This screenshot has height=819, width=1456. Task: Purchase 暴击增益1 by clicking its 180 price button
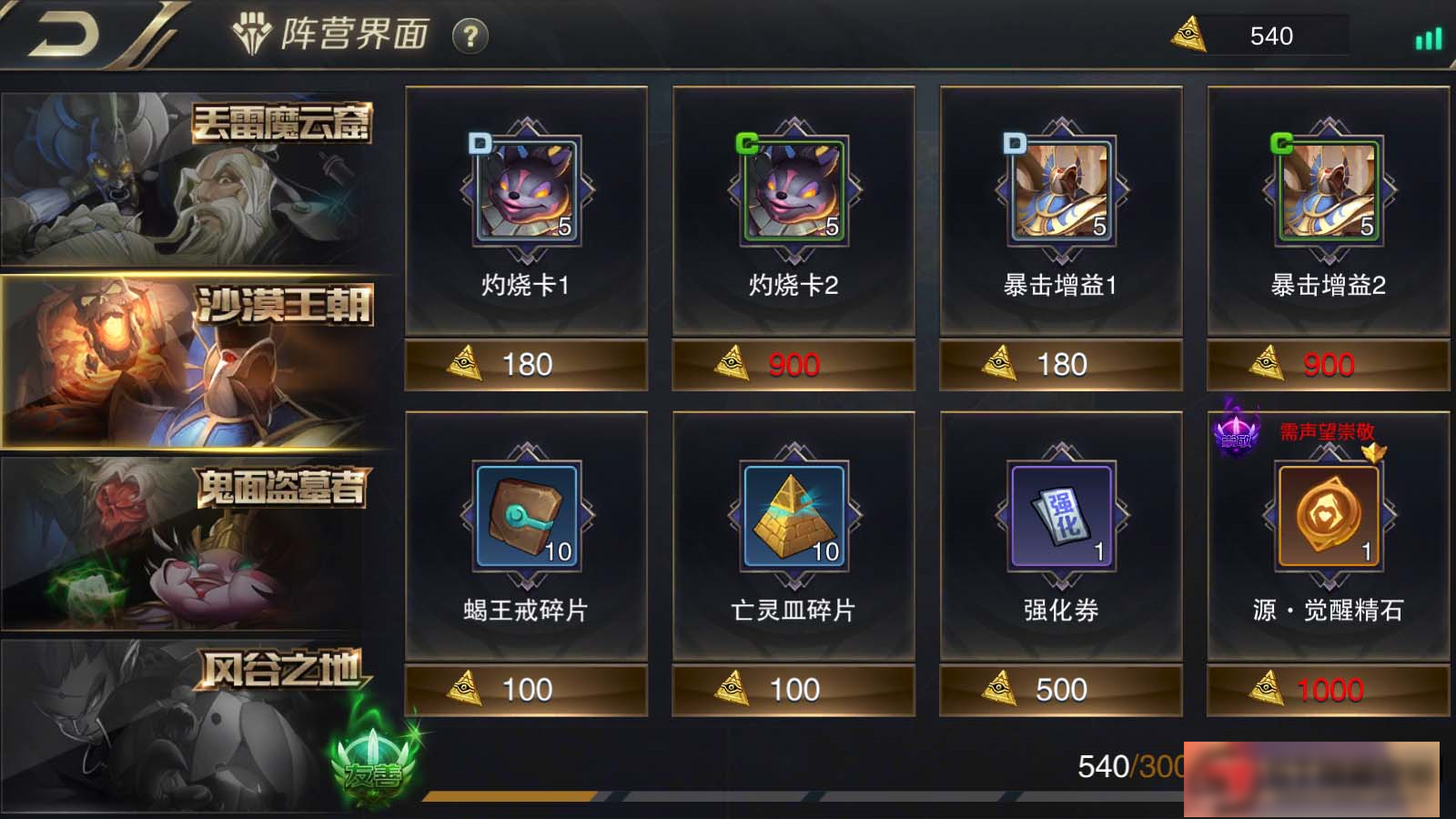point(1058,363)
